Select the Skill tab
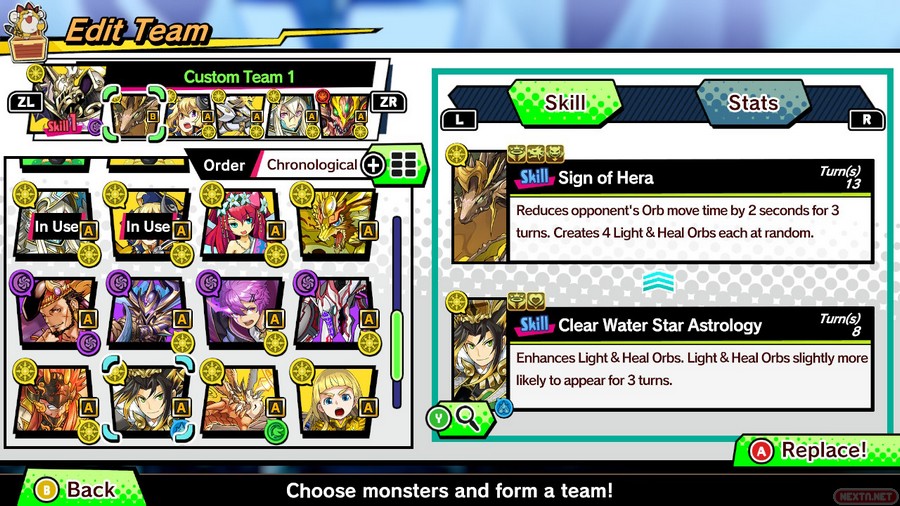 [564, 103]
